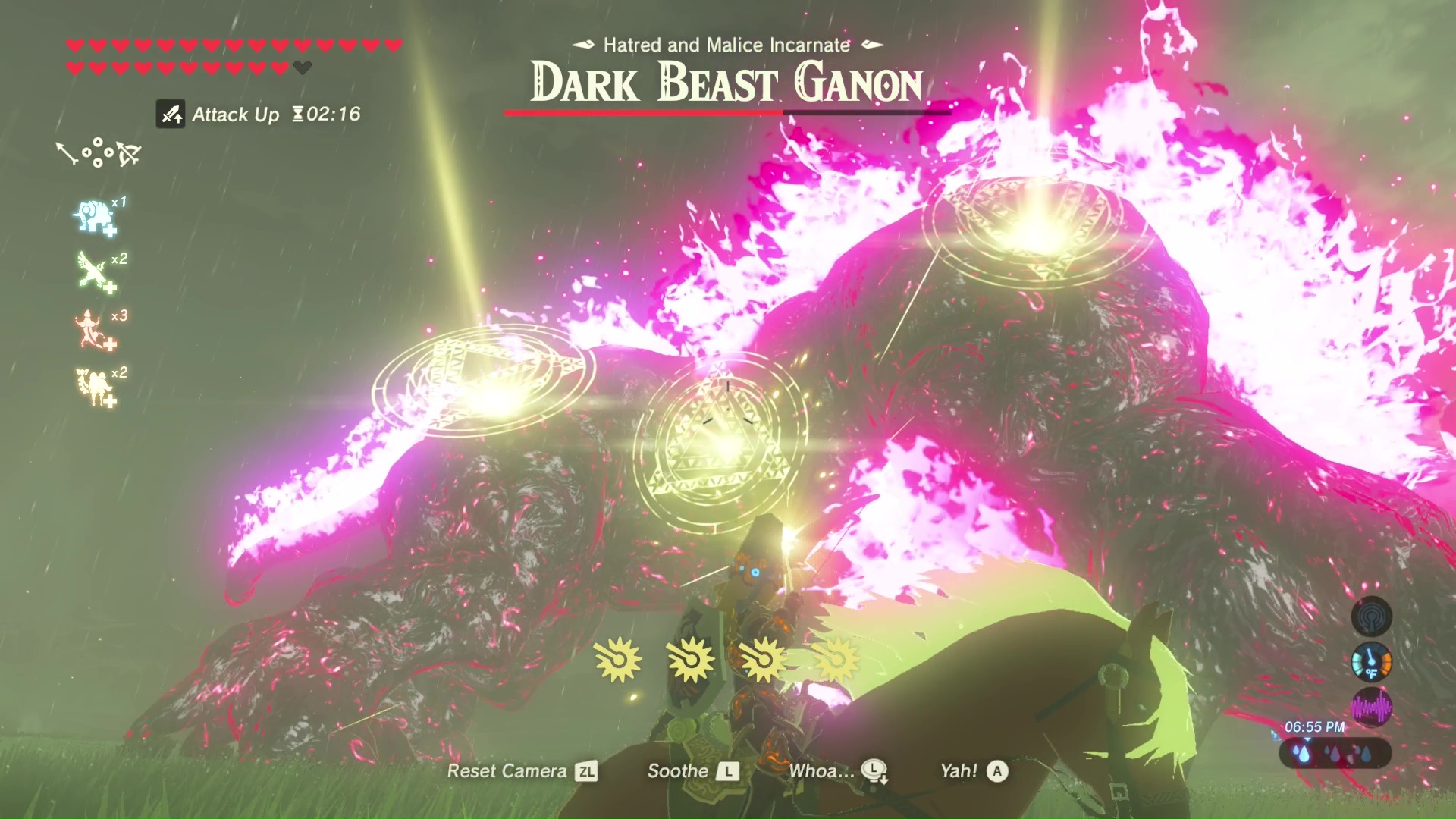Select the purple noise level meter
The image size is (1456, 819).
(x=1371, y=708)
